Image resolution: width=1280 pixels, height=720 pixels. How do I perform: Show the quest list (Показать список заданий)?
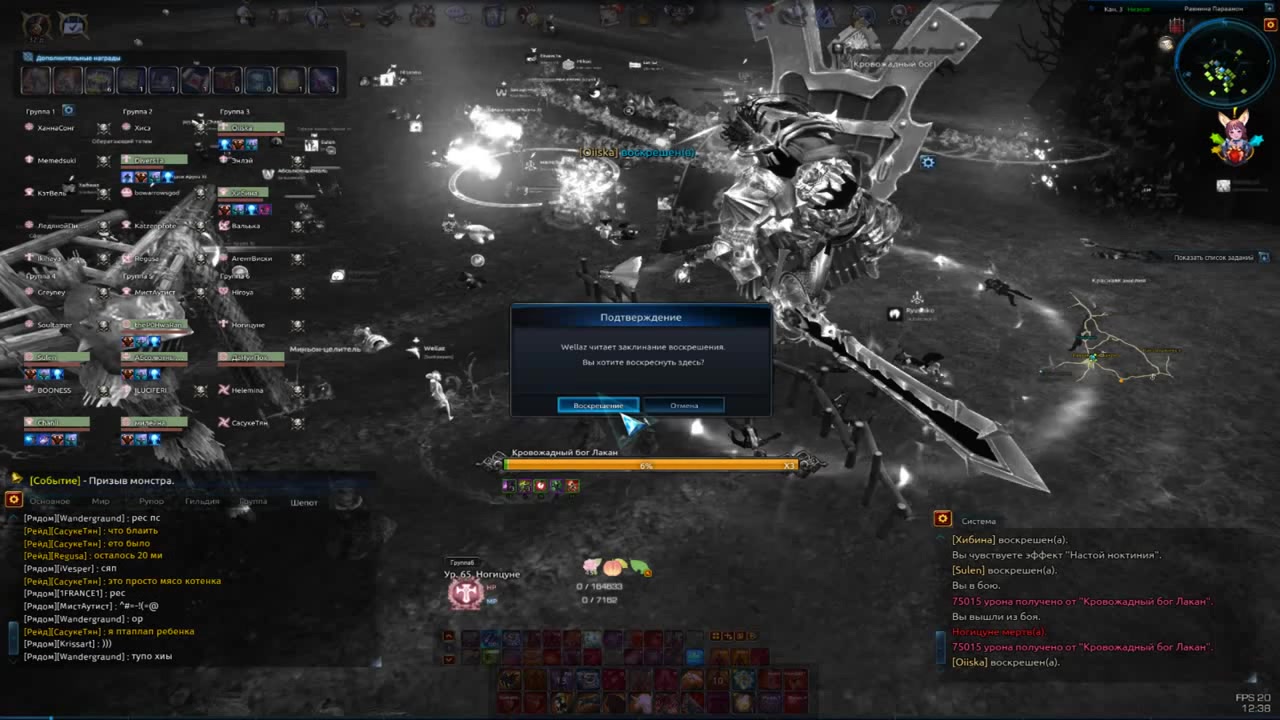[1213, 258]
